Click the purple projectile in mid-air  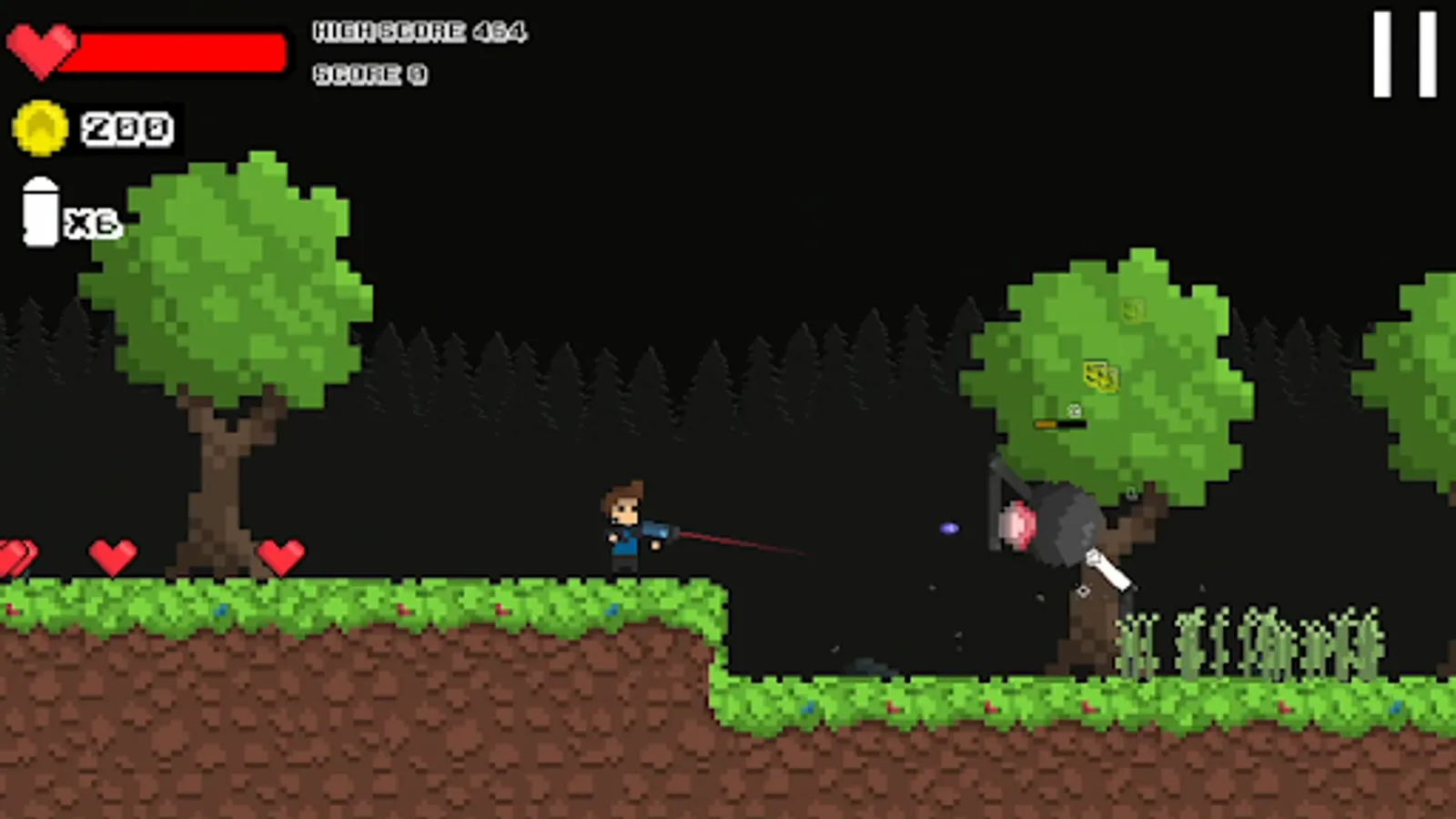(950, 526)
